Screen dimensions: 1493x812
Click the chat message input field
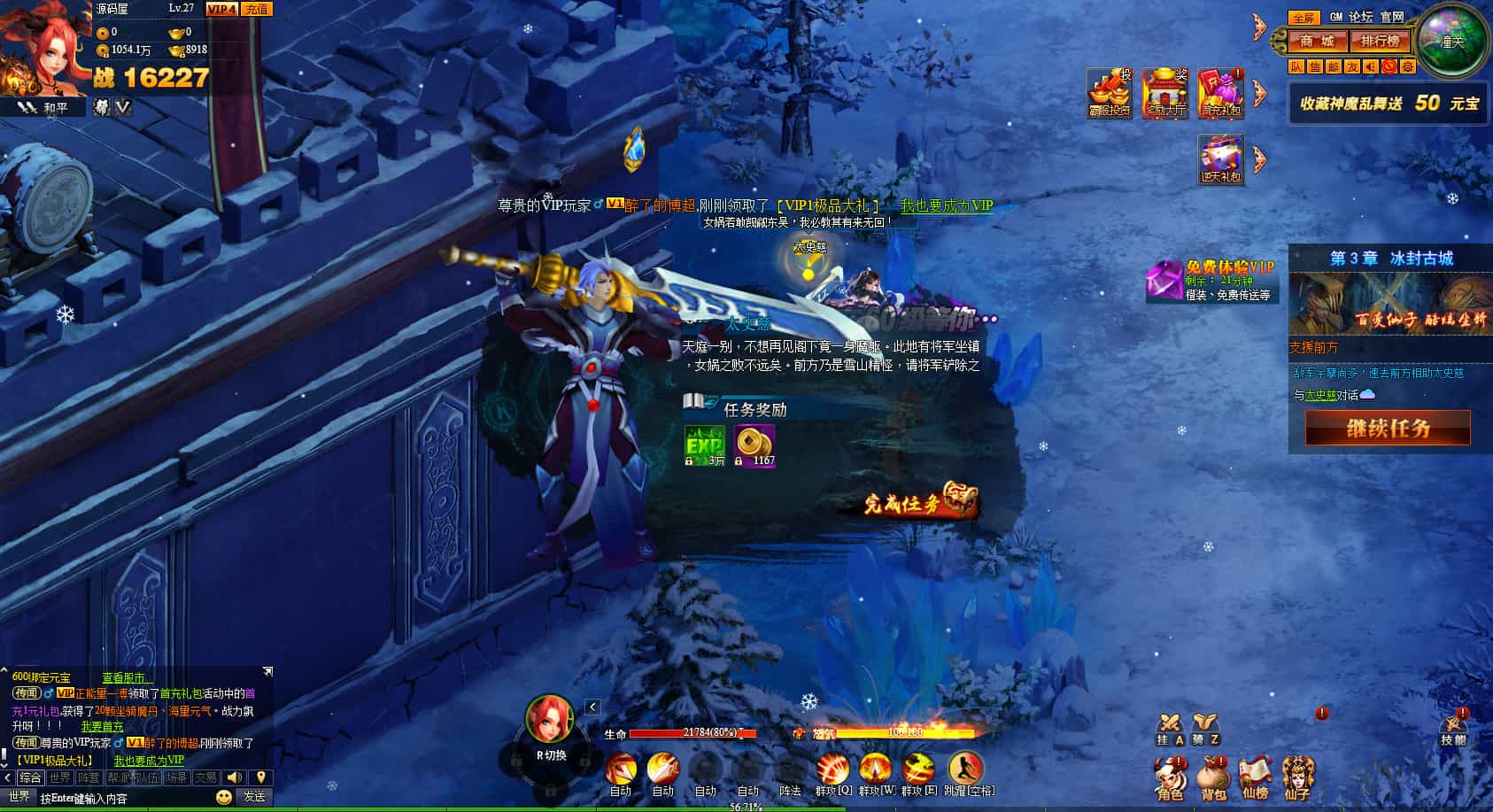click(x=124, y=798)
